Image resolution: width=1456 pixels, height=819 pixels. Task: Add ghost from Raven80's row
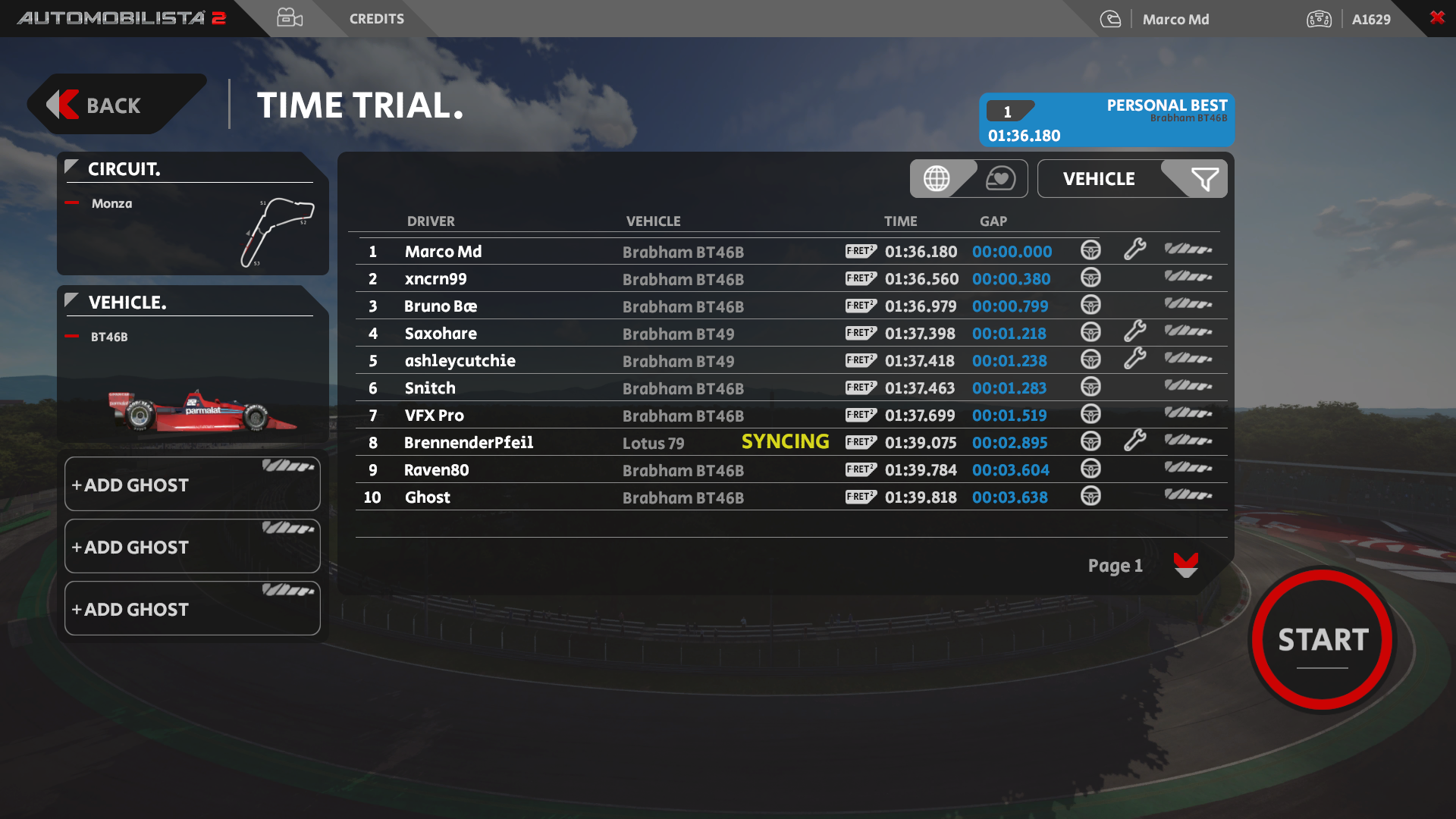click(x=1188, y=469)
